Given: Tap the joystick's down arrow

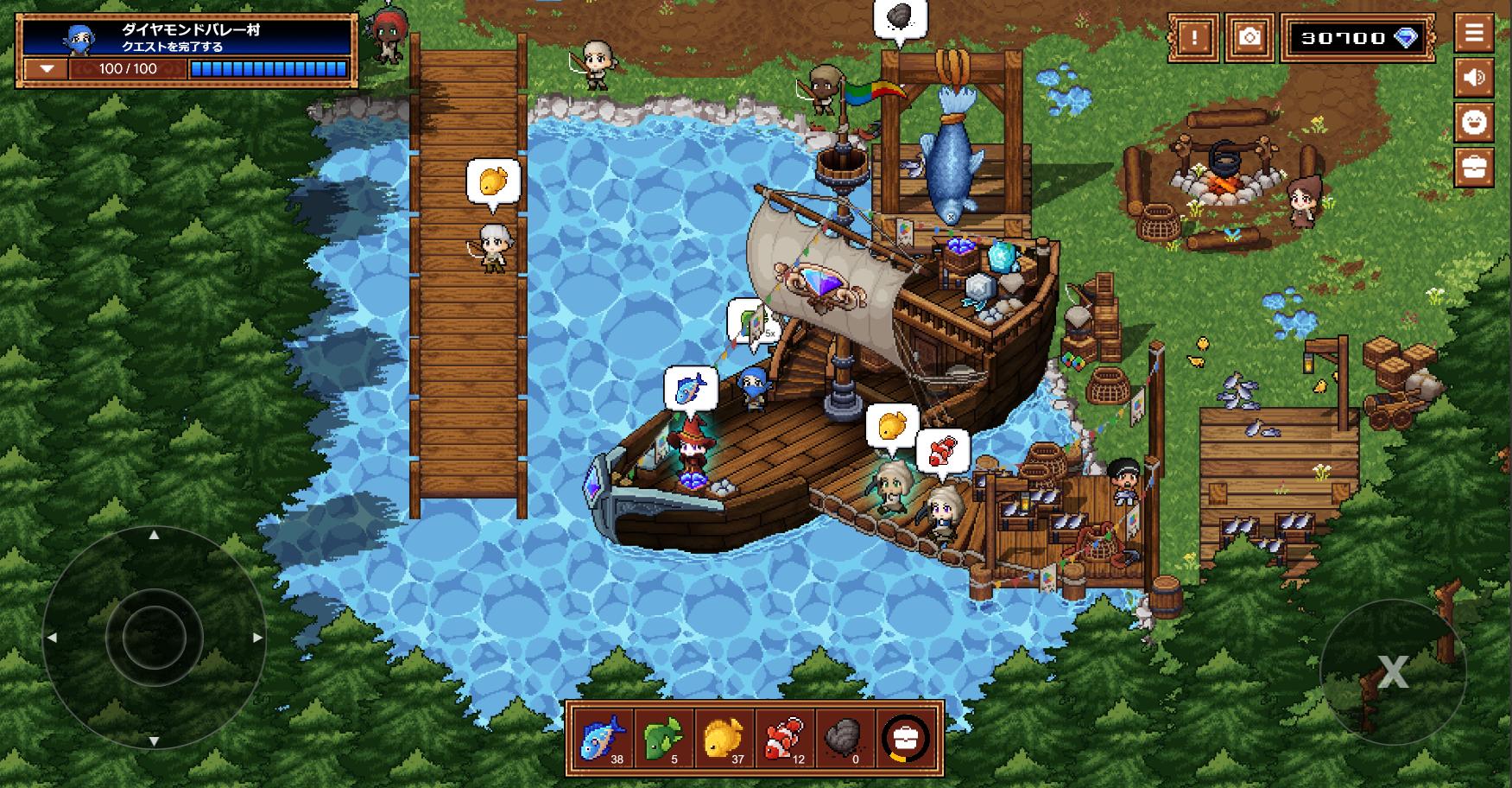Looking at the screenshot, I should 154,741.
